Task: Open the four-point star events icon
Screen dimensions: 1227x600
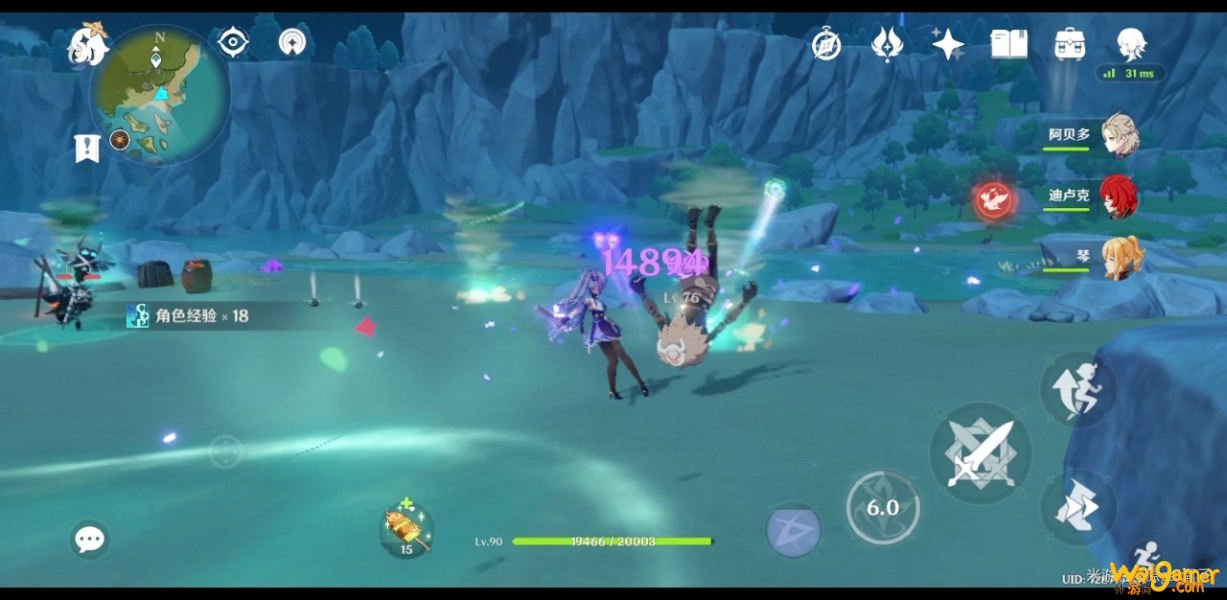Action: [947, 44]
